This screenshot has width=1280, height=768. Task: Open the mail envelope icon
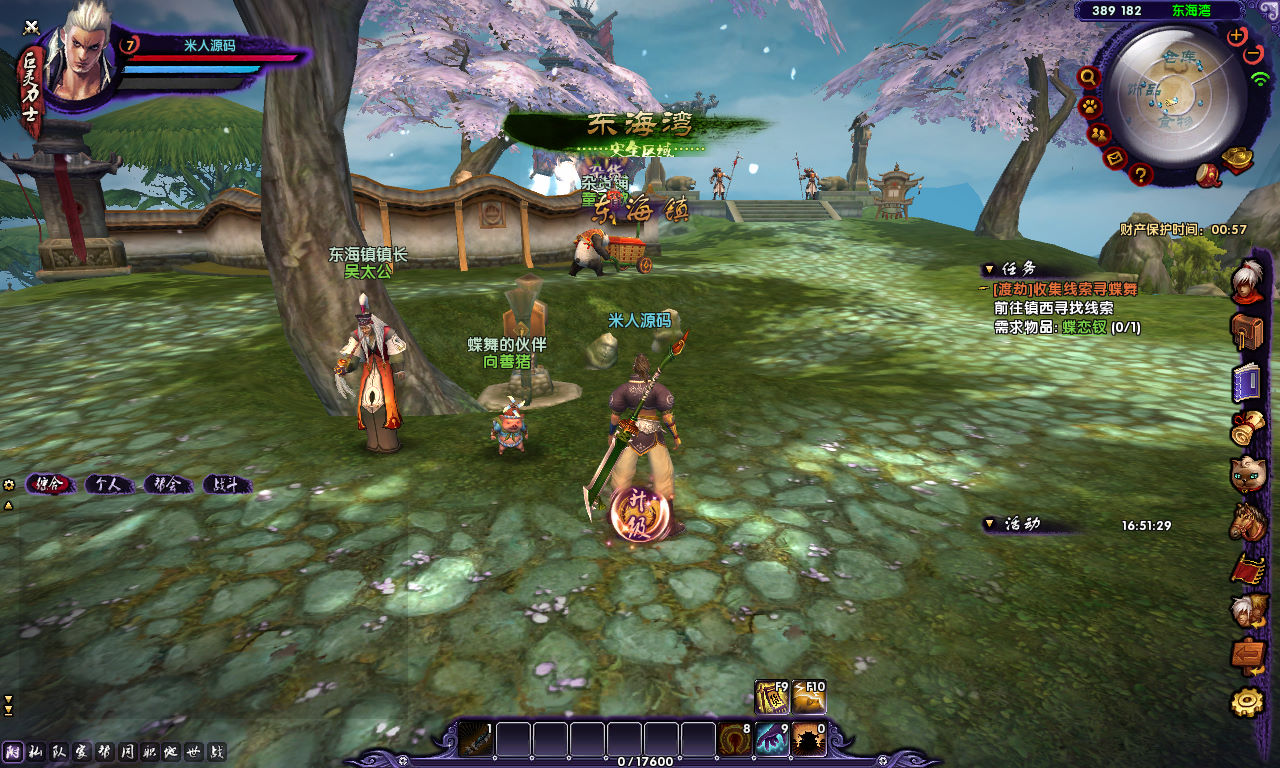(x=1115, y=157)
